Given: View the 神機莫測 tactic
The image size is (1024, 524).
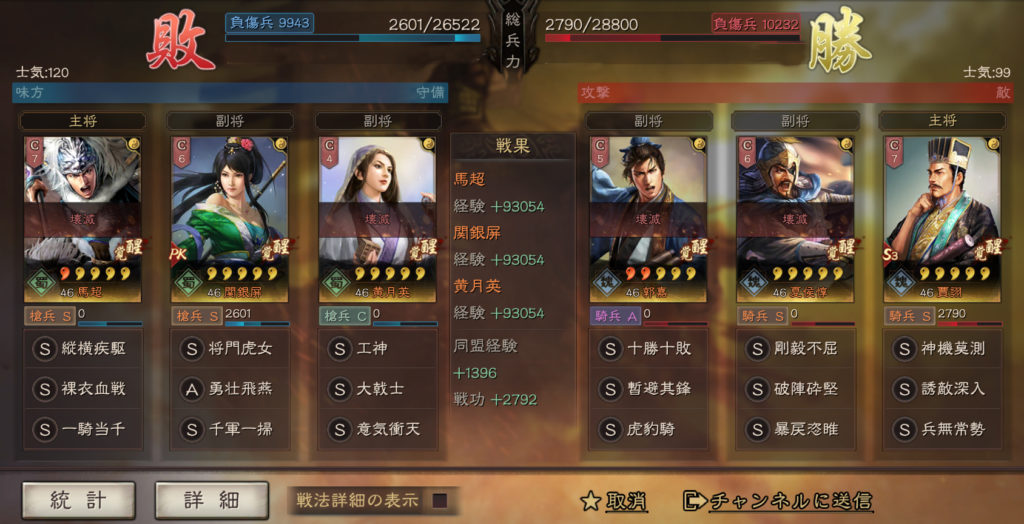Looking at the screenshot, I should pos(942,349).
